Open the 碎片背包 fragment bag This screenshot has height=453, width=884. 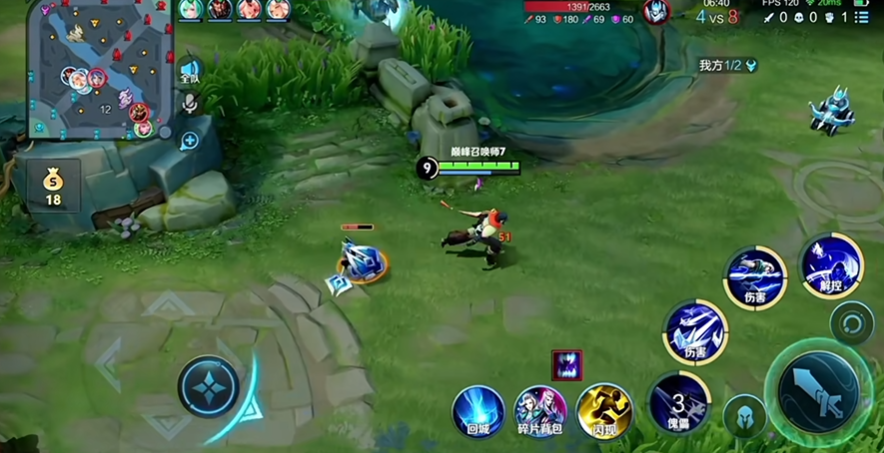[541, 412]
